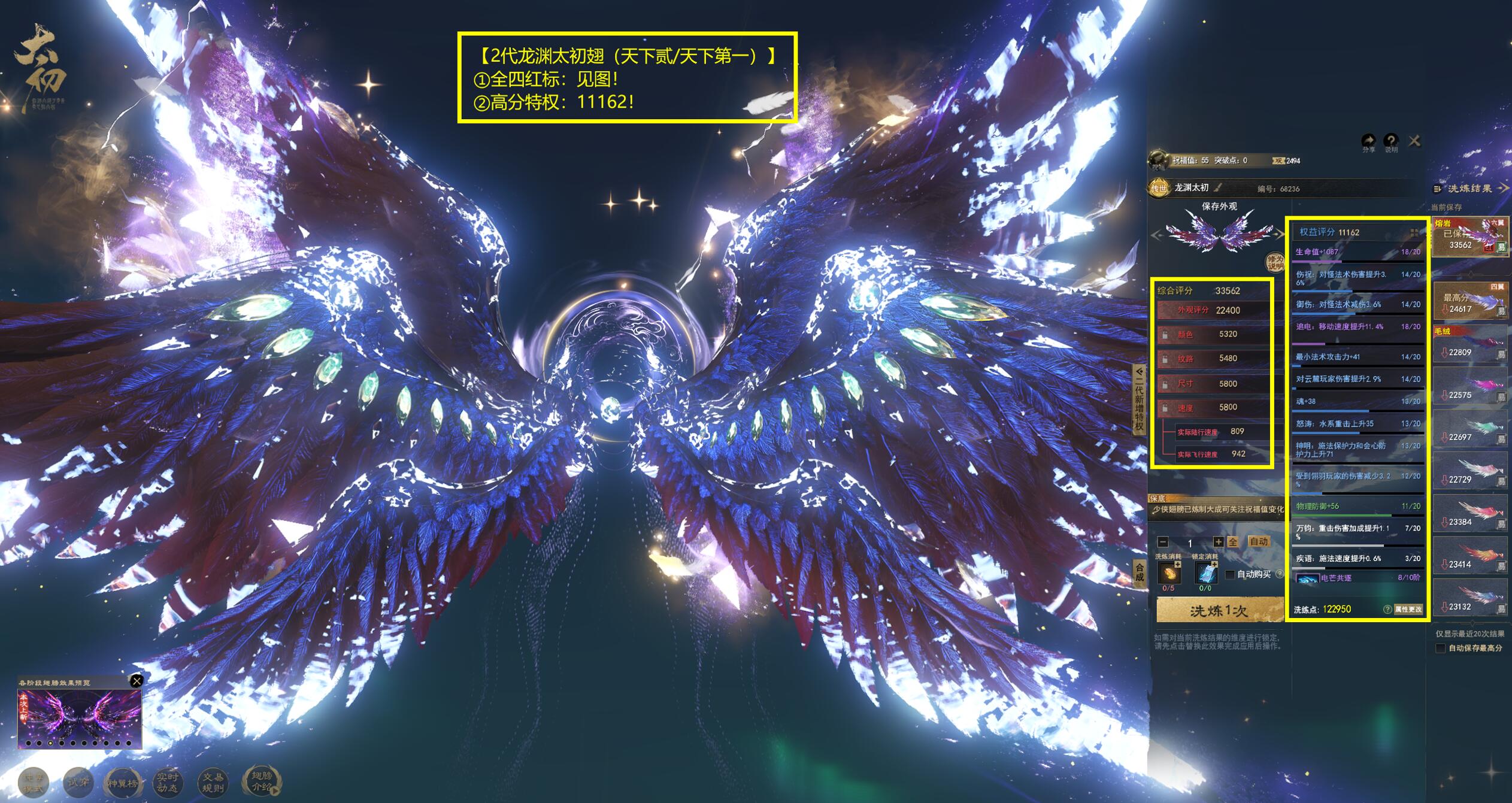Toggle the 自动购买 checkbox
This screenshot has height=803, width=1512.
1231,574
